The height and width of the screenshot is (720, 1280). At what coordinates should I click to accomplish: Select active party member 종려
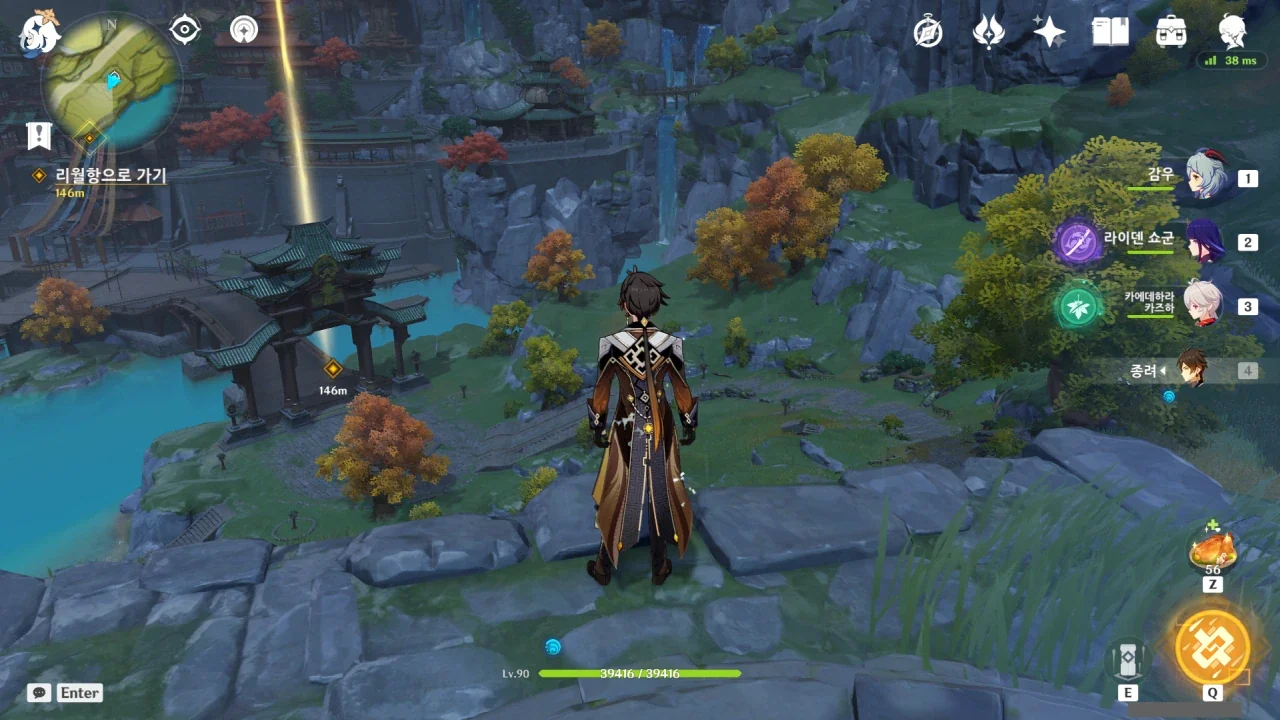point(1190,369)
